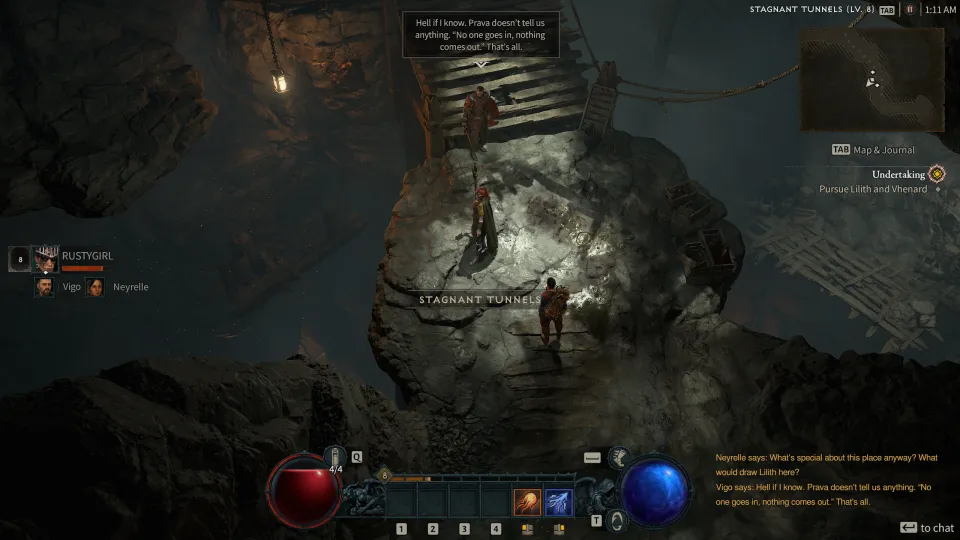
Task: Click the boot evade icon
Action: [x=619, y=457]
